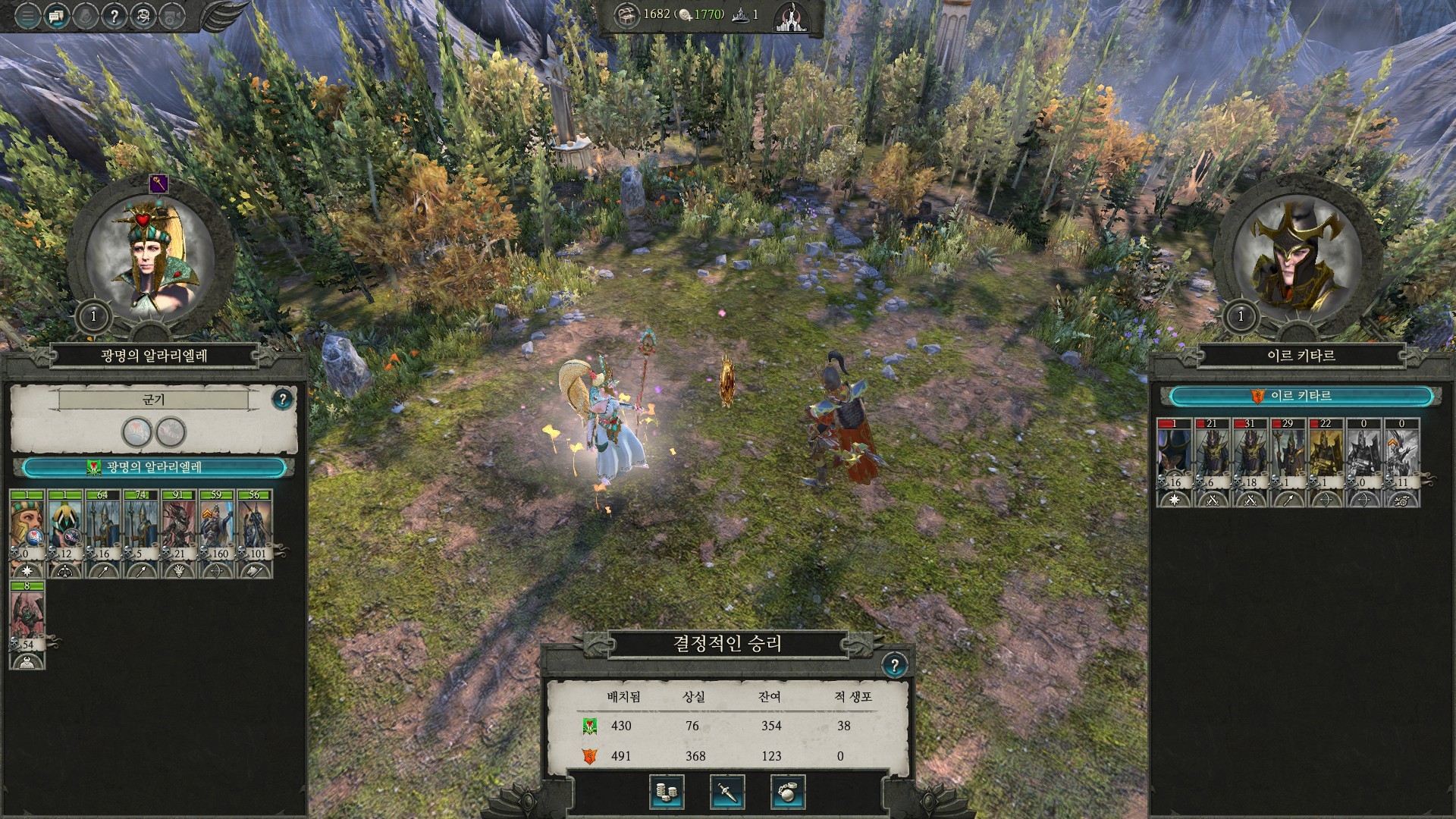This screenshot has width=1456, height=819.
Task: Open help for the victory results panel
Action: point(895,666)
